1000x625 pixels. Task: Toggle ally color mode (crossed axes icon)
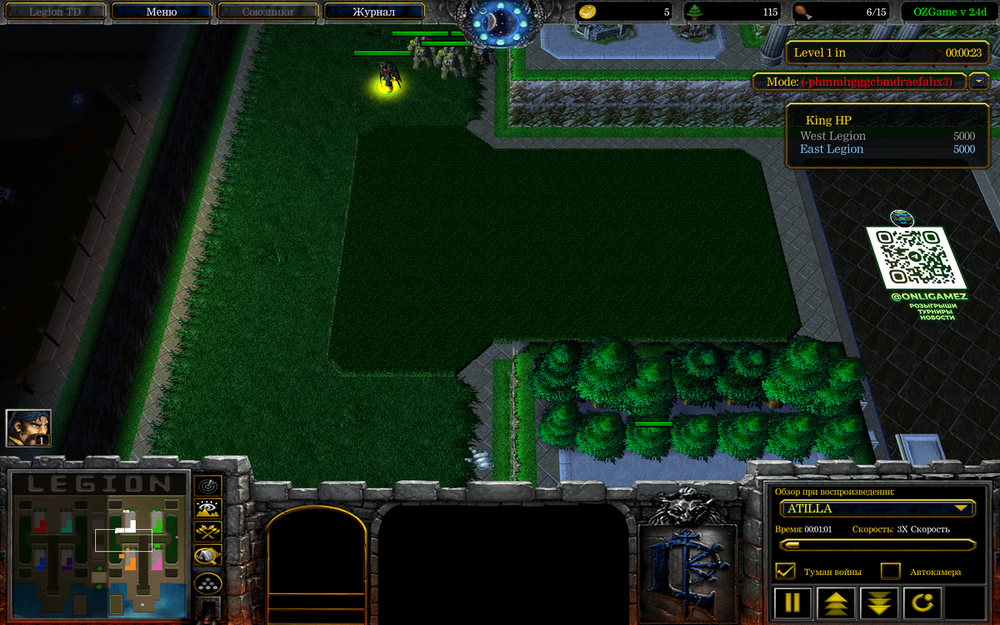click(x=208, y=532)
